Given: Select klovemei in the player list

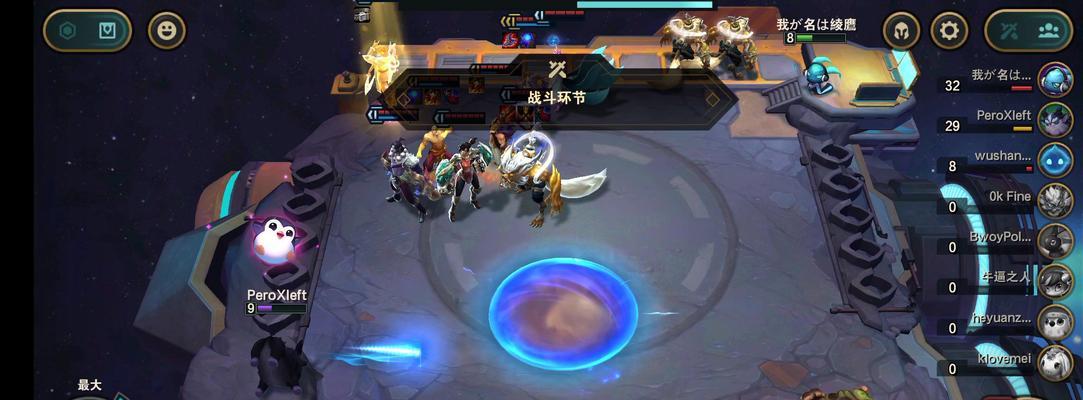Looking at the screenshot, I should [1055, 362].
